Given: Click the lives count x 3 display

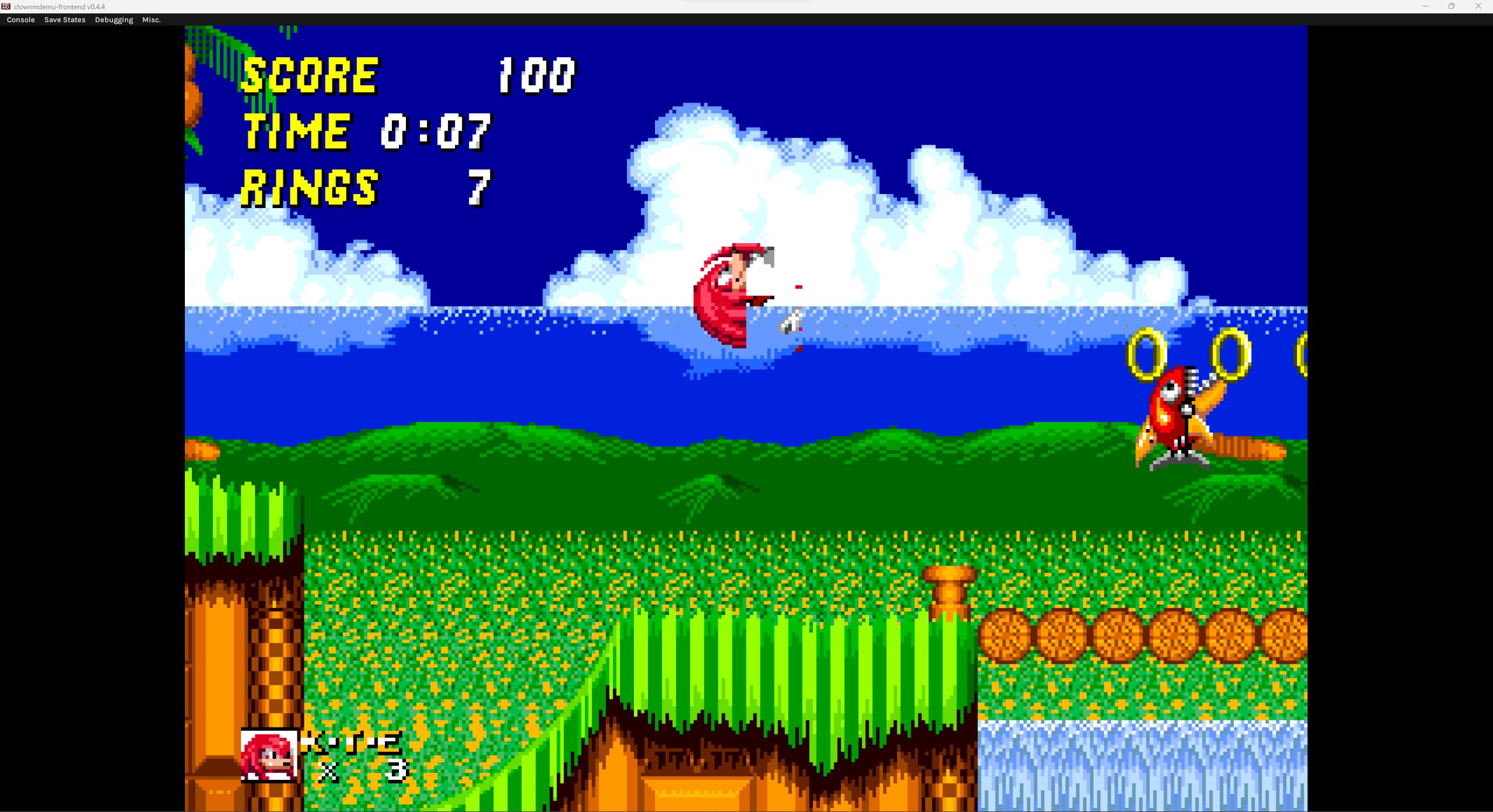Looking at the screenshot, I should (x=362, y=769).
